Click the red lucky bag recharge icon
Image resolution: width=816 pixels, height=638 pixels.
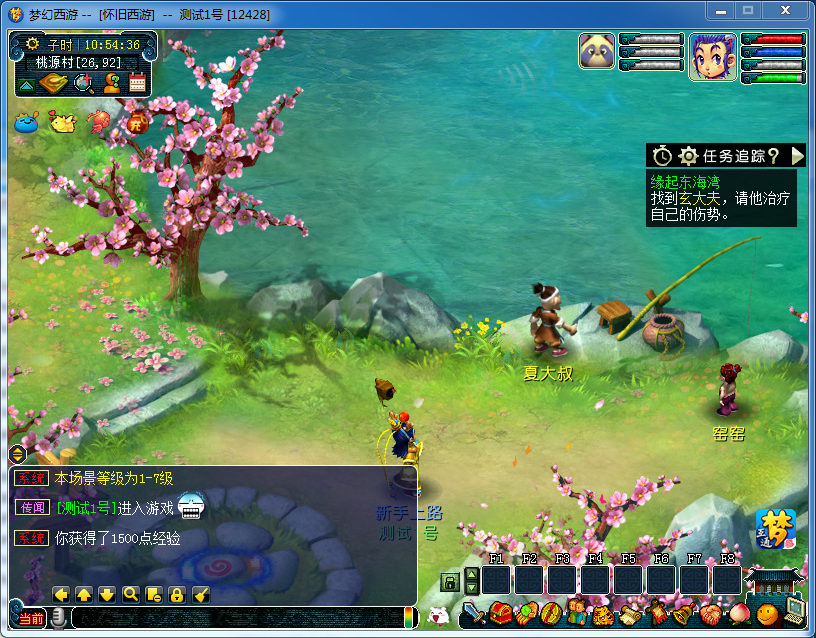[x=137, y=123]
